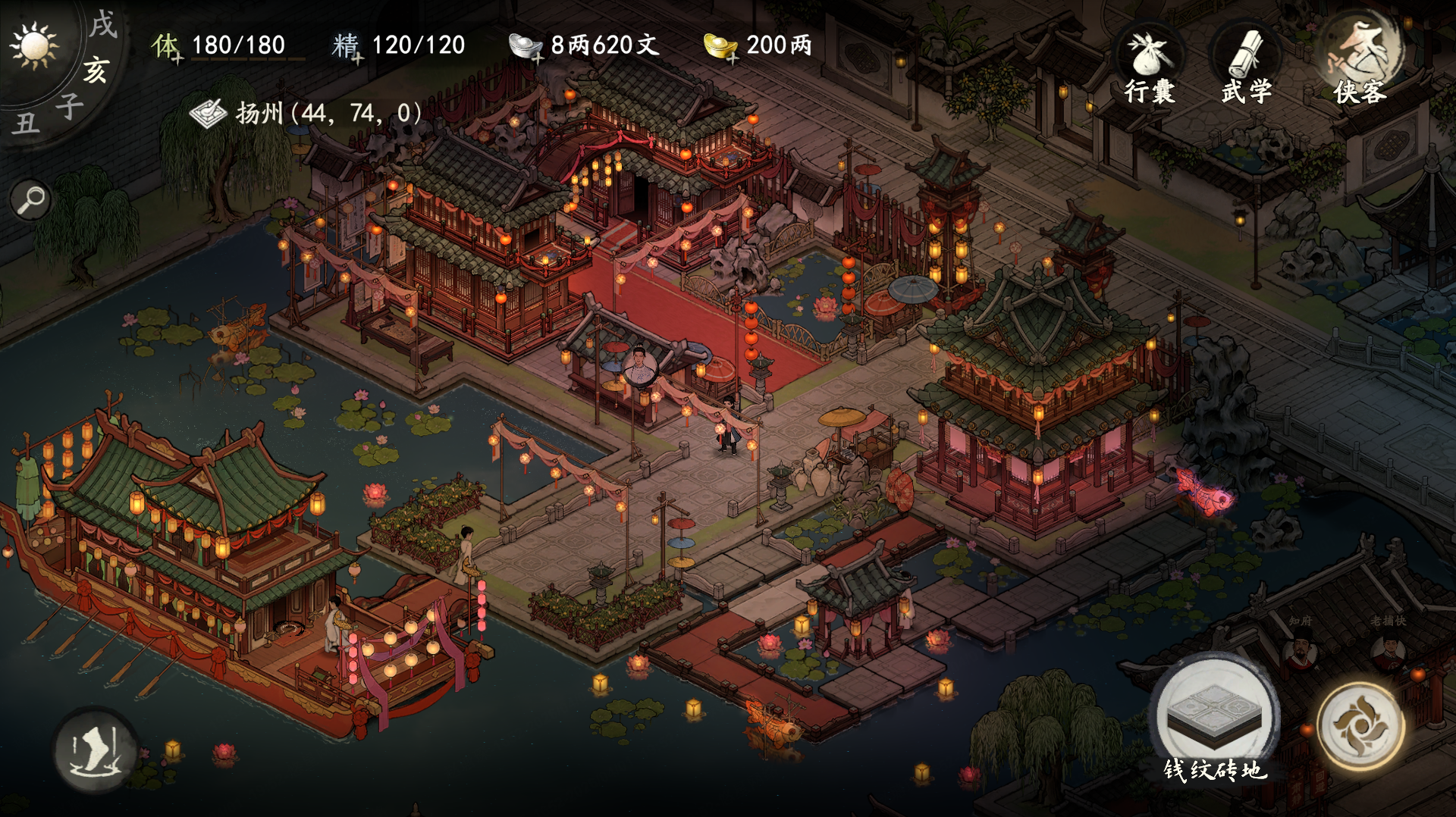Select the 老捕快 NPC portrait marker
This screenshot has width=1456, height=817.
pos(1389,653)
